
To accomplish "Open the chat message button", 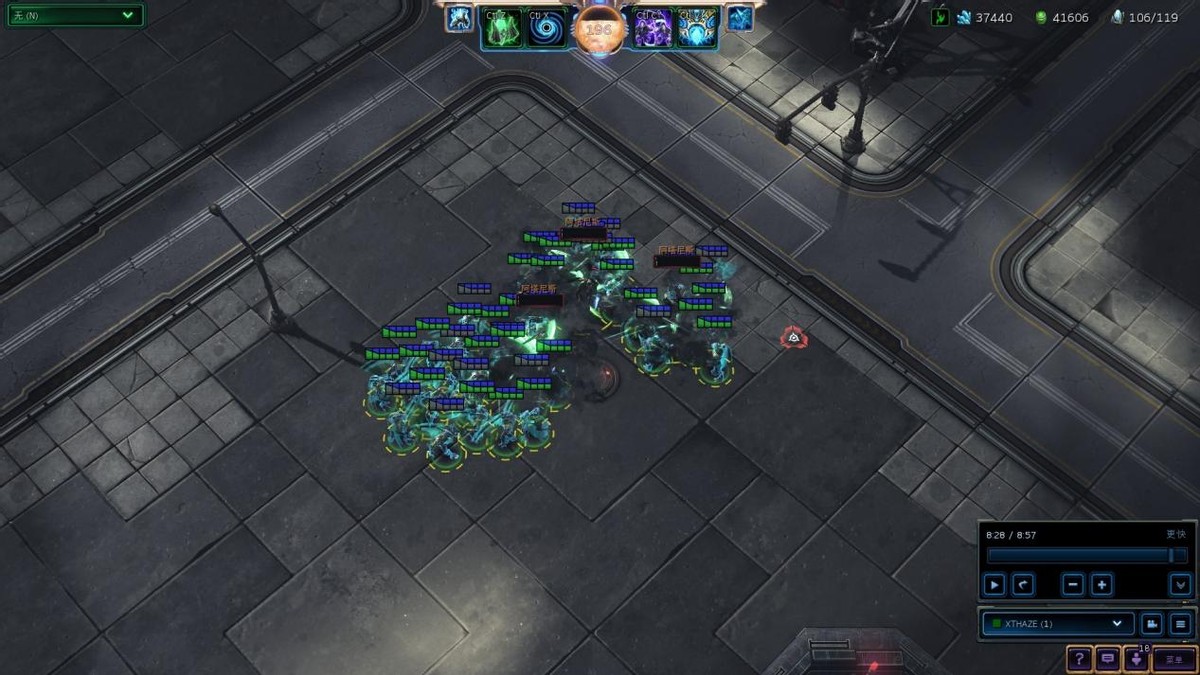I will [x=1108, y=659].
